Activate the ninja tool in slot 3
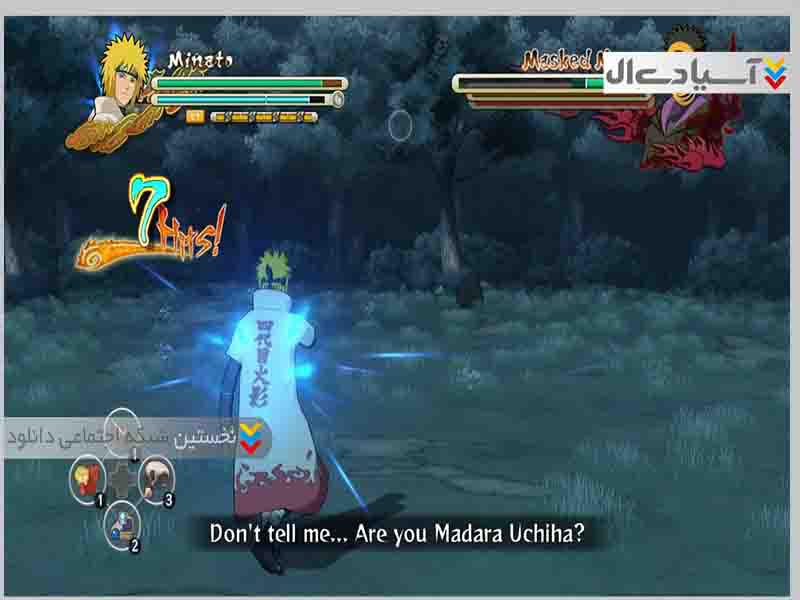The width and height of the screenshot is (800, 600). coord(155,474)
